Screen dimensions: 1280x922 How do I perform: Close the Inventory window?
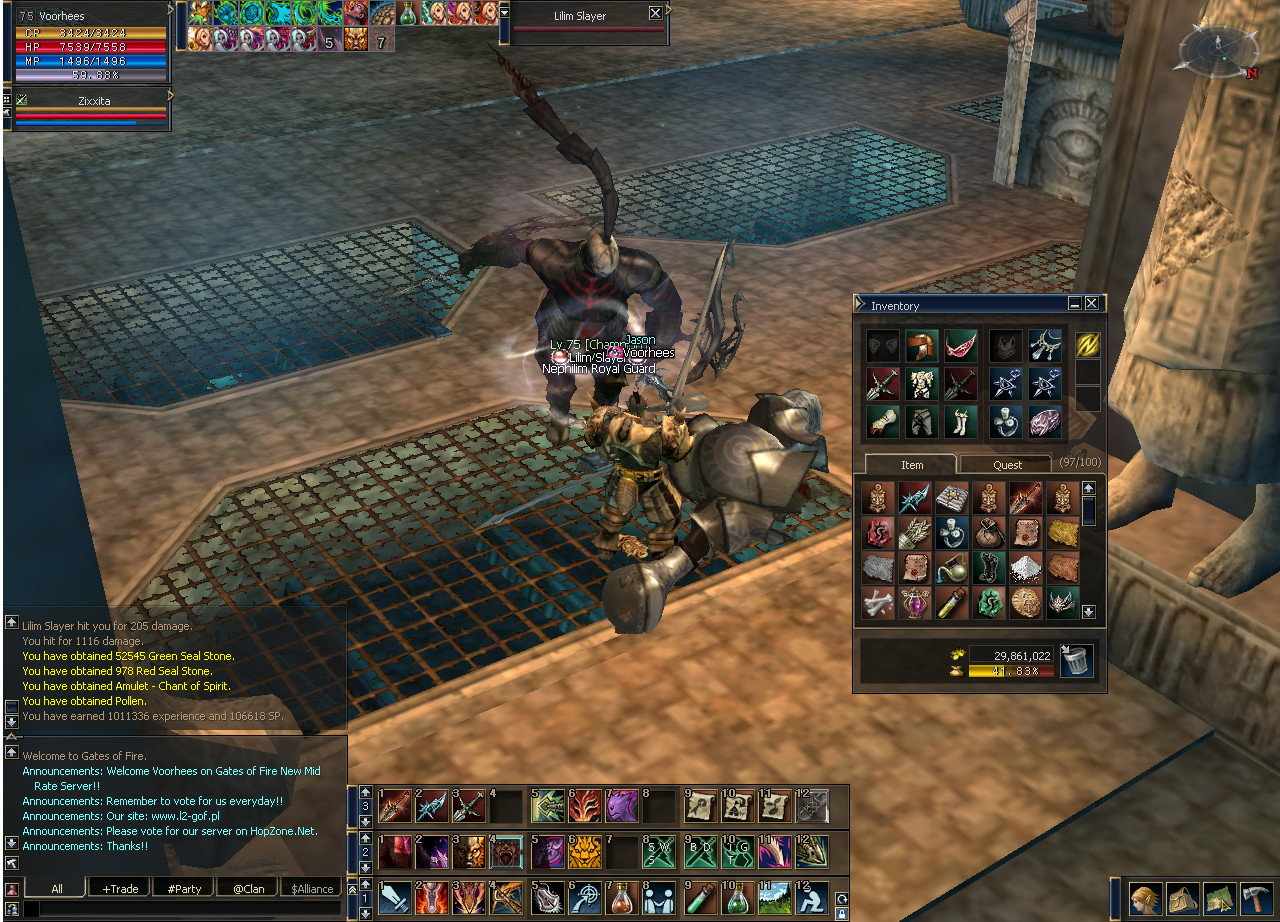pyautogui.click(x=1092, y=304)
